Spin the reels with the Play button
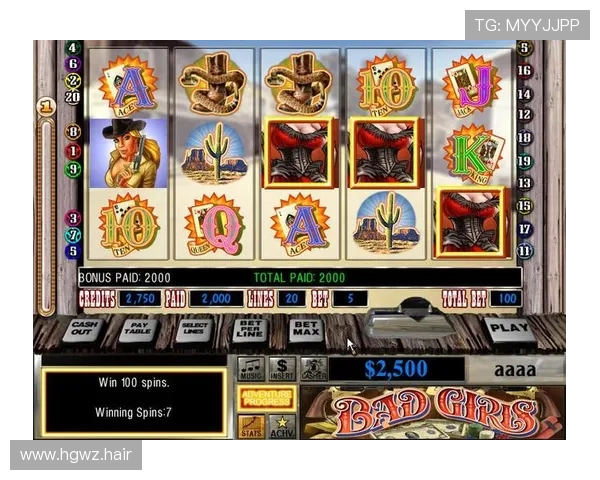 (509, 327)
